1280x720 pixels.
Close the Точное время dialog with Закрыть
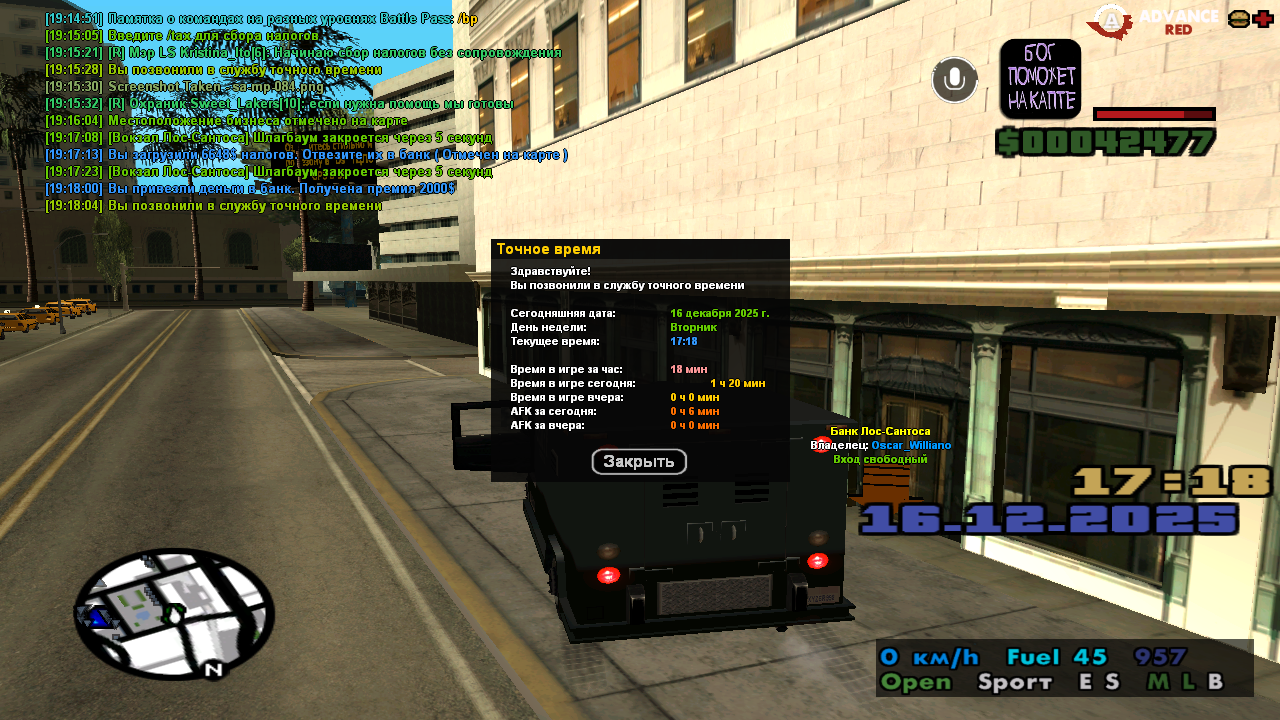coord(639,462)
